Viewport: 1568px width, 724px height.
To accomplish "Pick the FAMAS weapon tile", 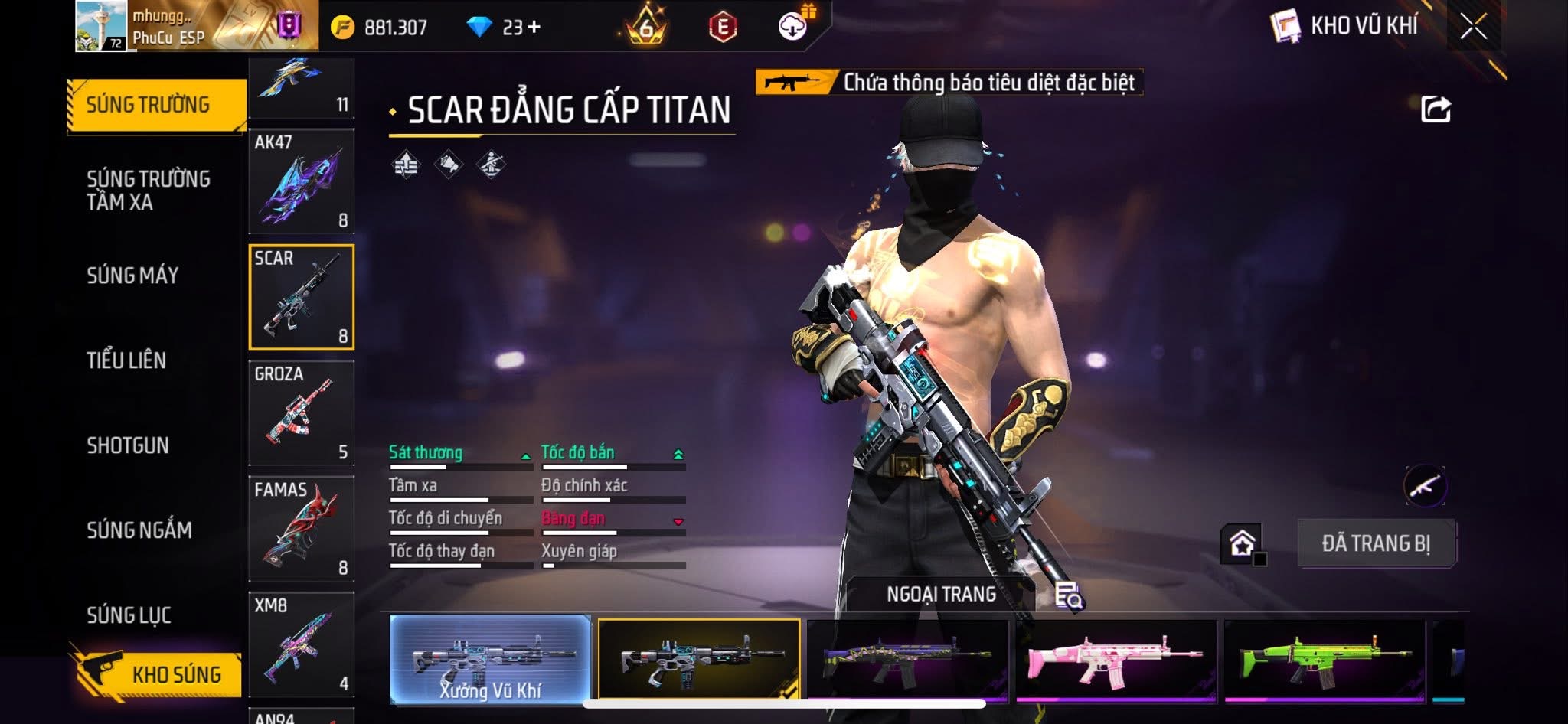I will [x=302, y=529].
